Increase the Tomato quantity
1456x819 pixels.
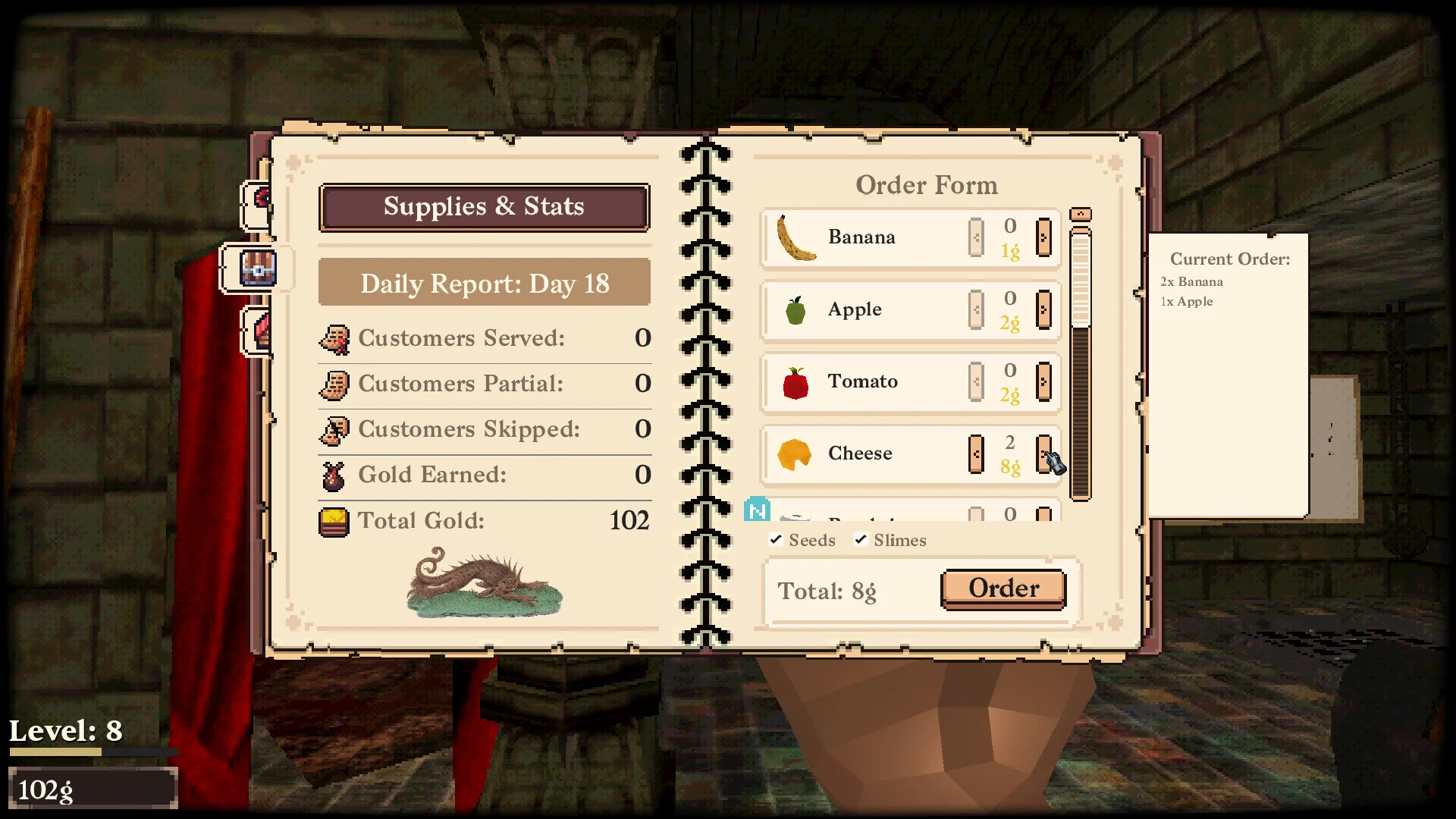point(1043,381)
